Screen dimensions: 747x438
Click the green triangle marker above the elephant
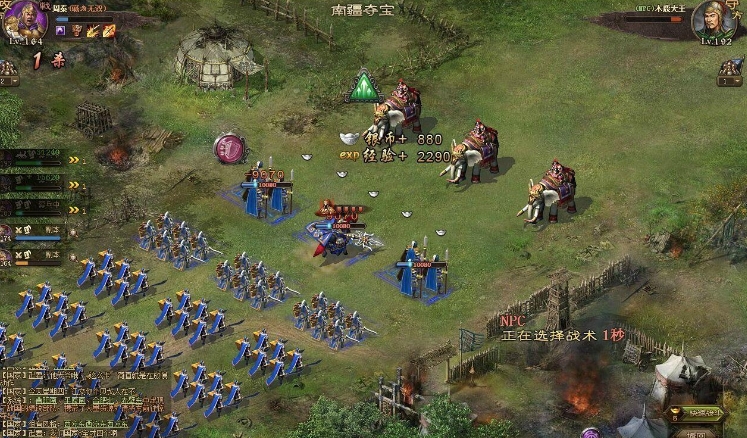pyautogui.click(x=364, y=87)
